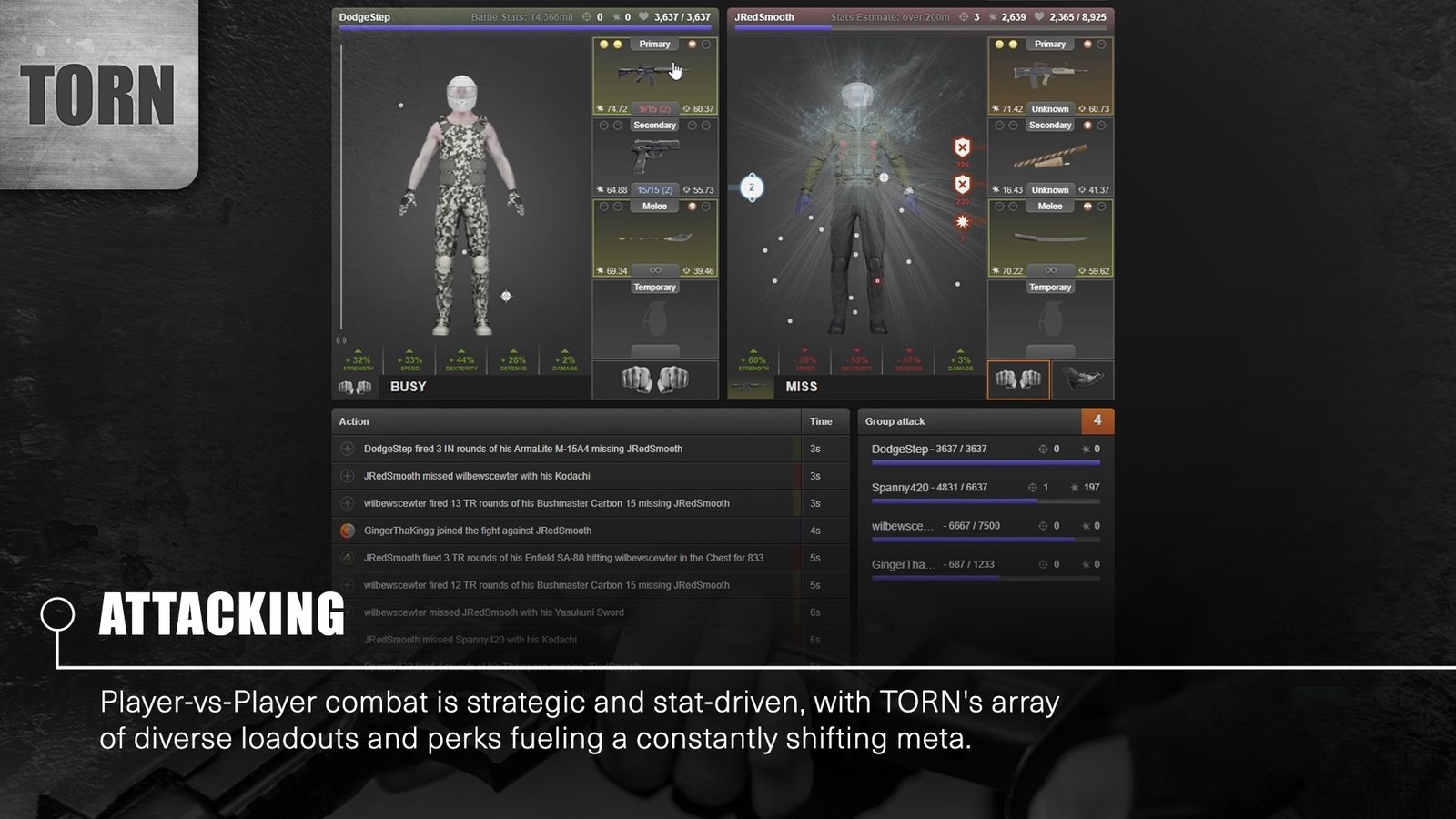This screenshot has width=1456, height=819.
Task: Expand the JRedSmooth missed wilbewscewter Kodachi entry
Action: click(347, 476)
